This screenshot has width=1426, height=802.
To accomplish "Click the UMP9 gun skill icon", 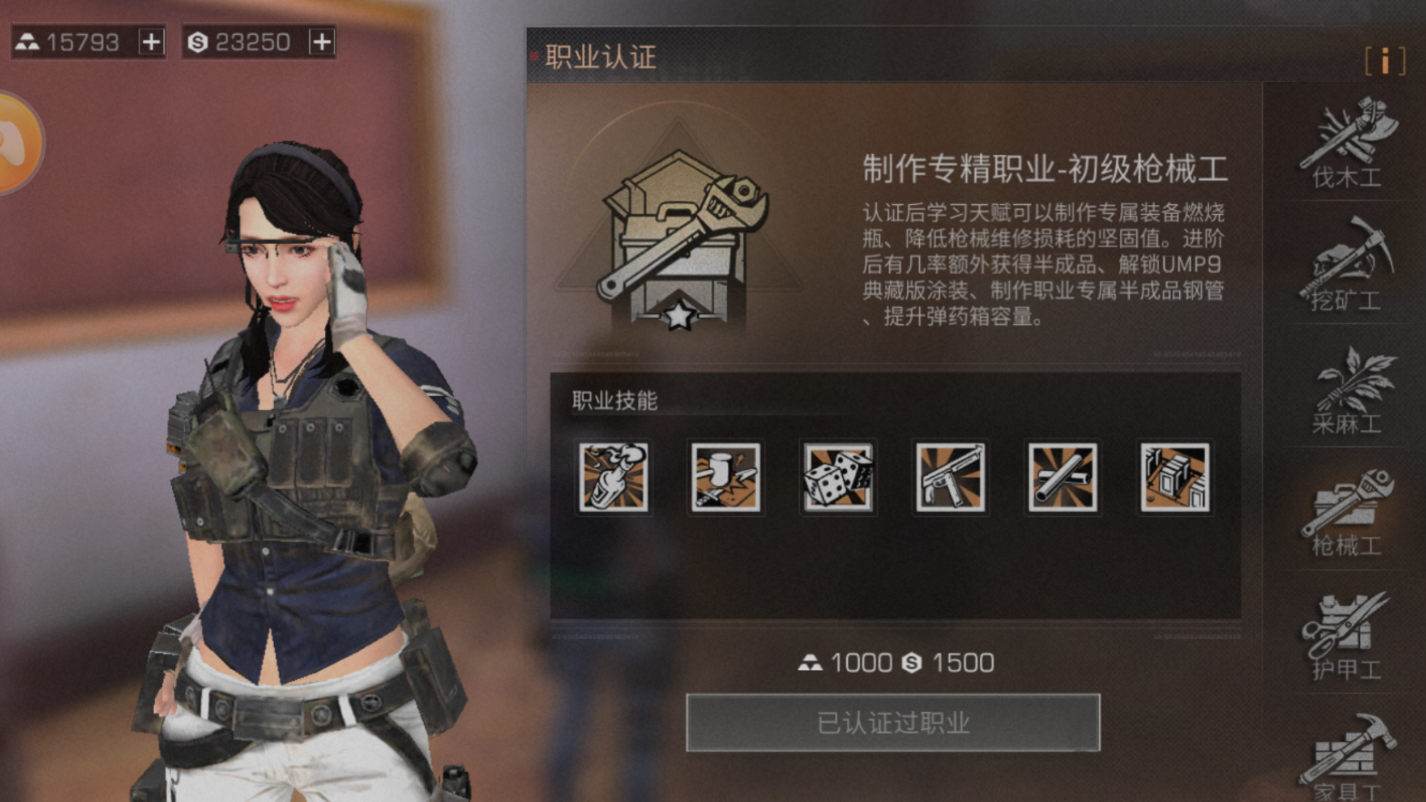I will click(951, 479).
